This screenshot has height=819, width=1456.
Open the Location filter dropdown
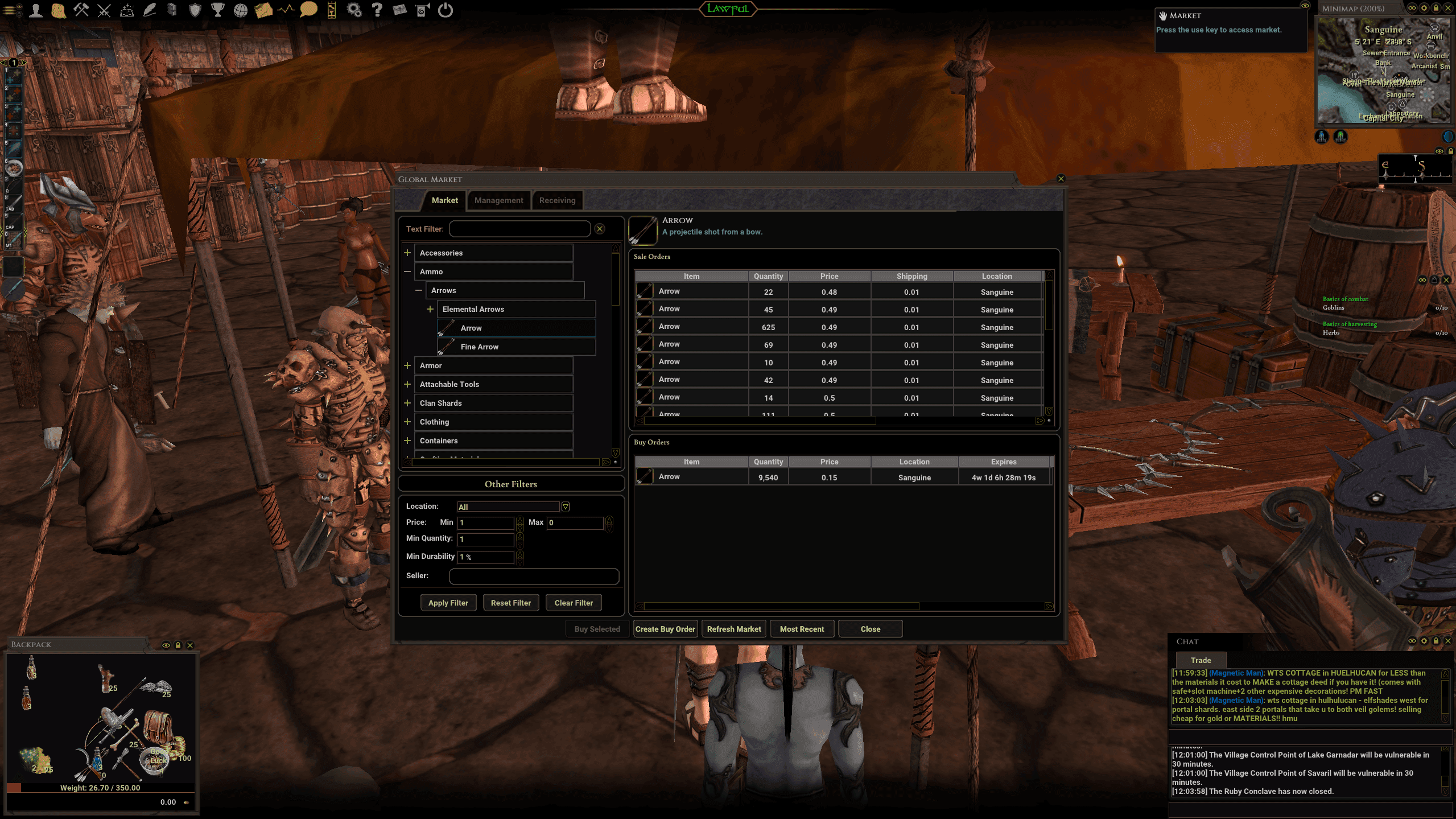(x=565, y=507)
